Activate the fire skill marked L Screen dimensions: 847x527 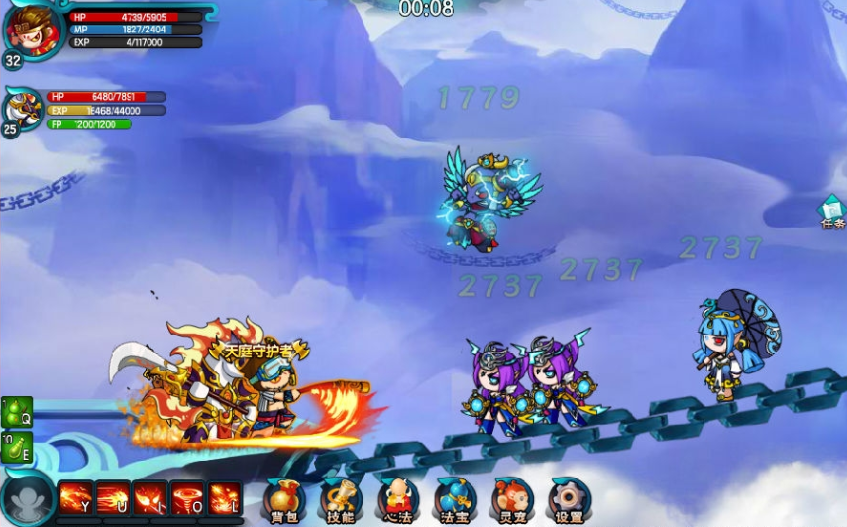[x=224, y=498]
